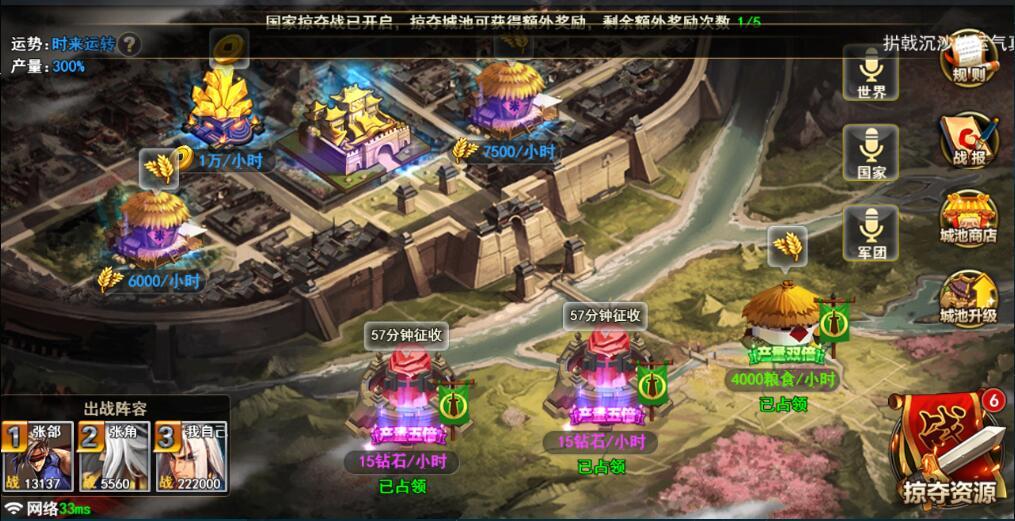
Task: Collect the gold coin bubble above the palace
Action: pyautogui.click(x=229, y=46)
